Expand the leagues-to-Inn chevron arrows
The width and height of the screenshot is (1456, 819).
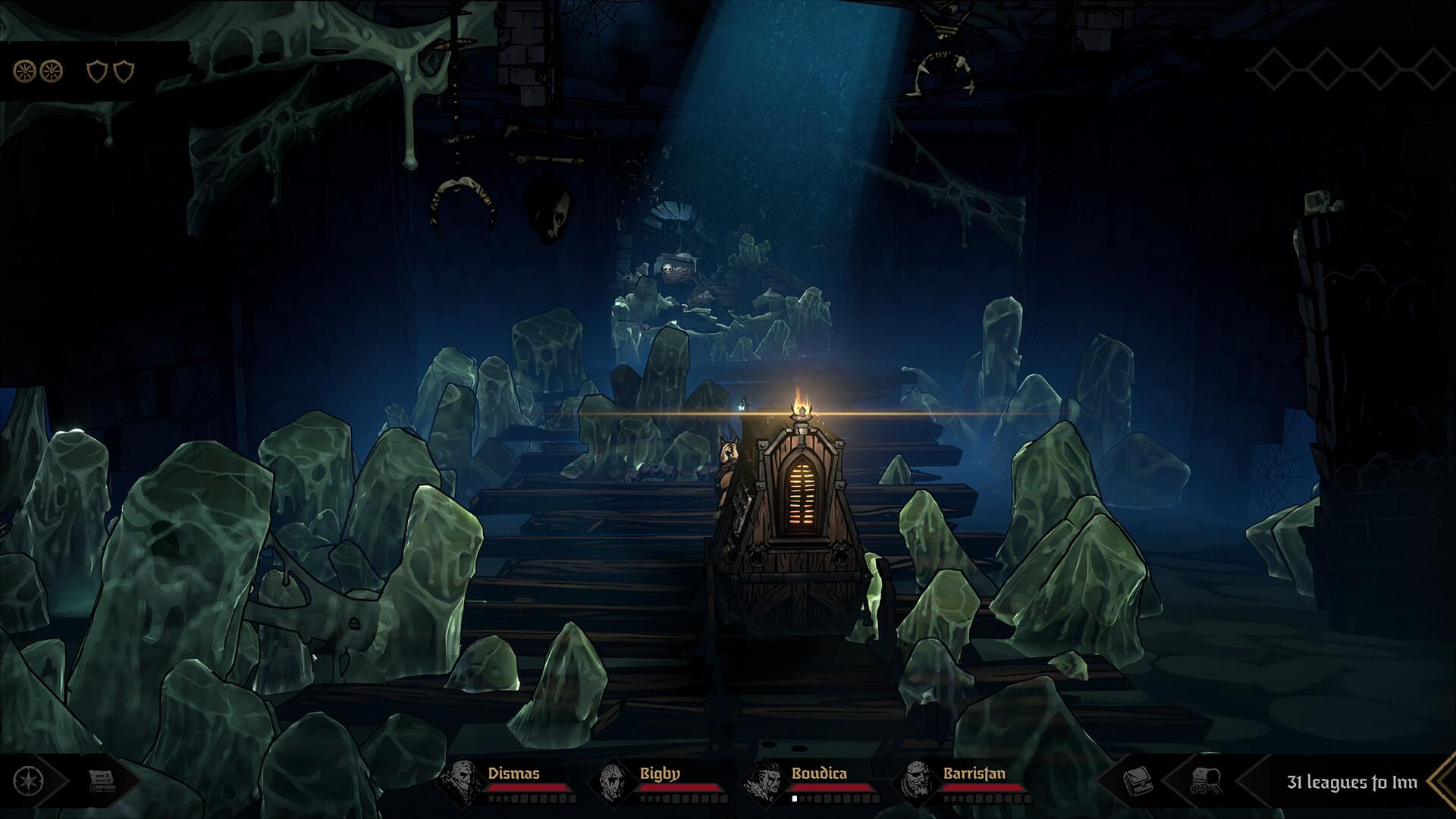(1443, 780)
